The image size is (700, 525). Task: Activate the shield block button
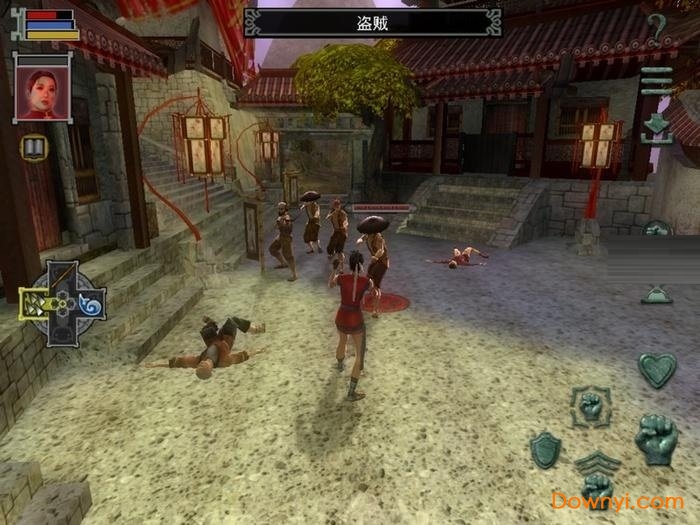(545, 449)
